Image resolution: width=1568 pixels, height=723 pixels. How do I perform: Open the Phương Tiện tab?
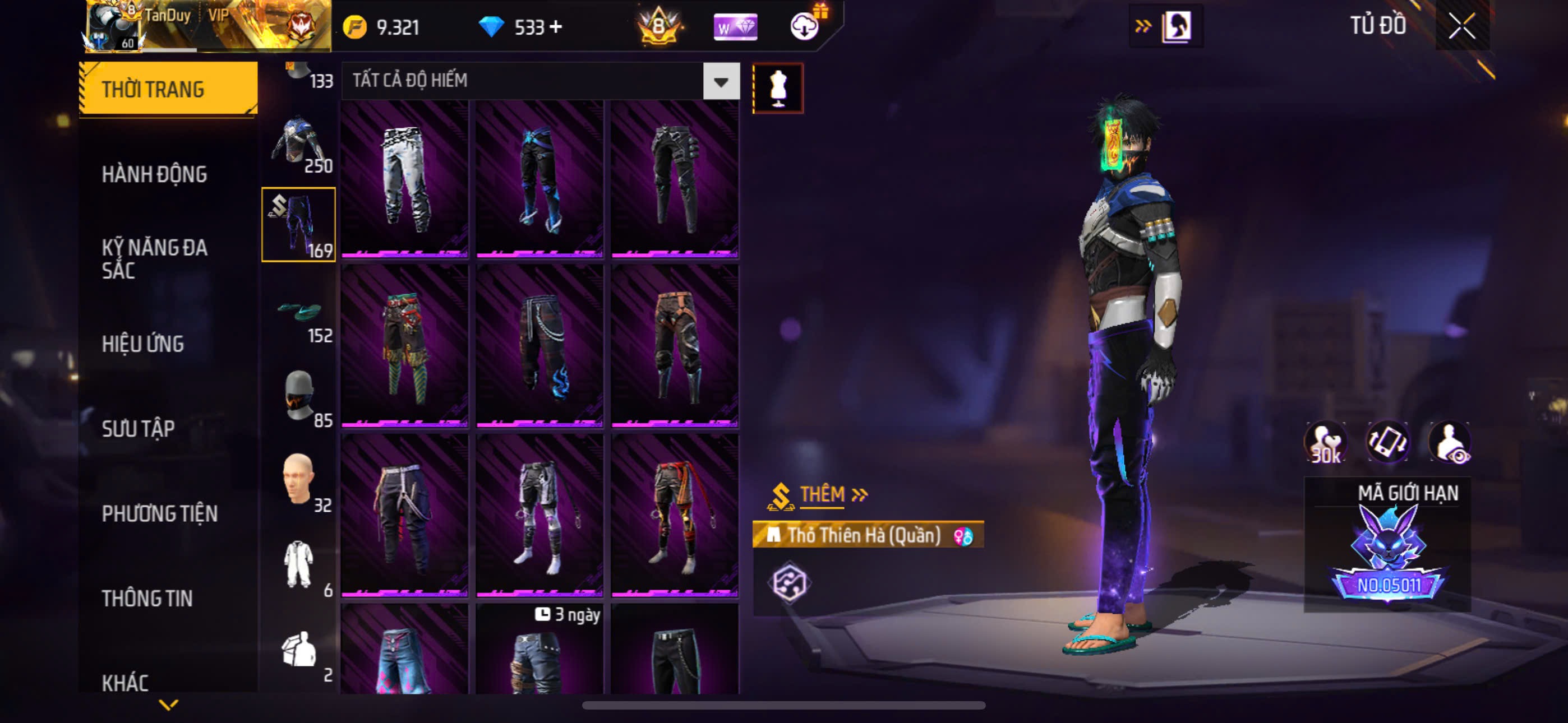click(x=159, y=513)
